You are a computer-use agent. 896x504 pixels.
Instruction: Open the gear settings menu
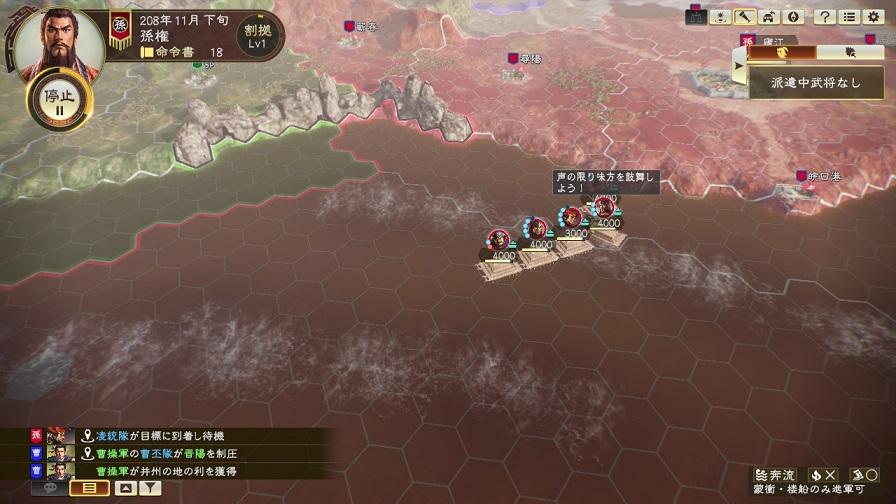tap(874, 17)
